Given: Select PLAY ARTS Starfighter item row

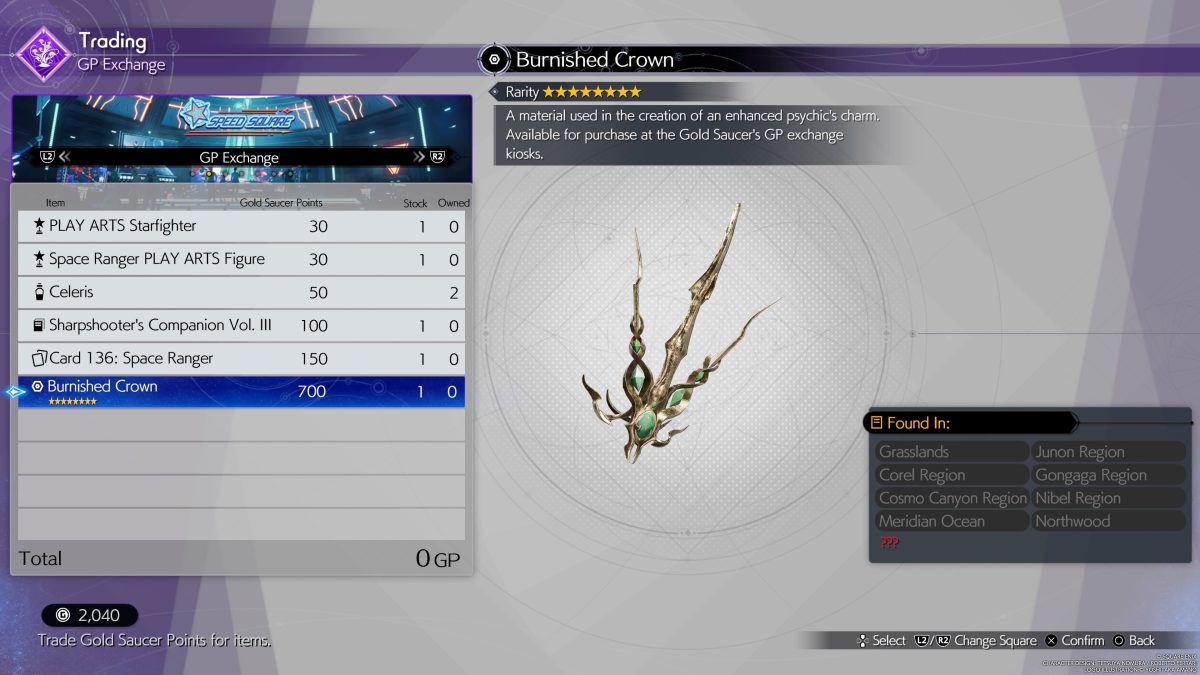Looking at the screenshot, I should pos(241,227).
